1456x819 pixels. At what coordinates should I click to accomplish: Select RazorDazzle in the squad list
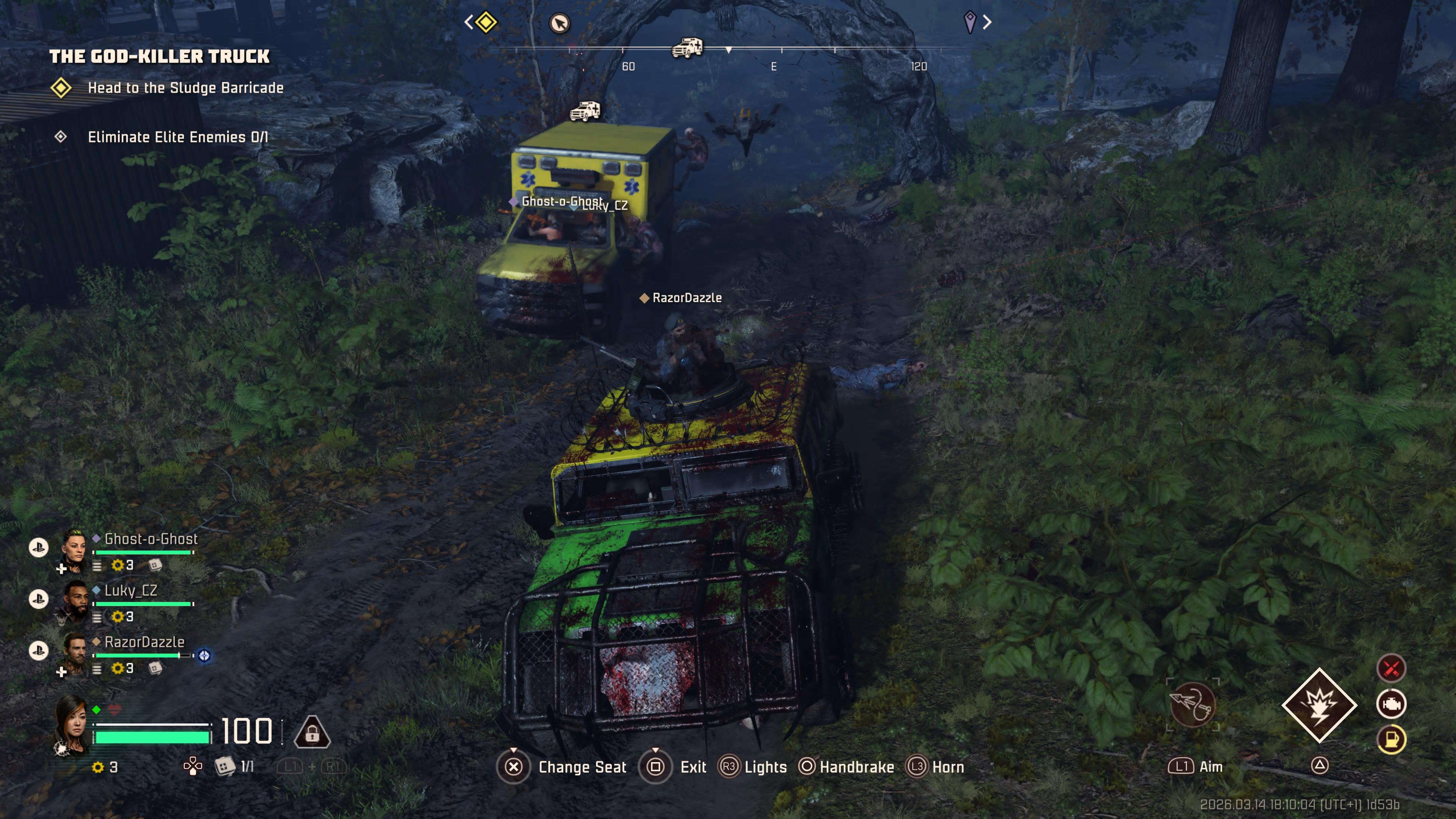point(144,642)
